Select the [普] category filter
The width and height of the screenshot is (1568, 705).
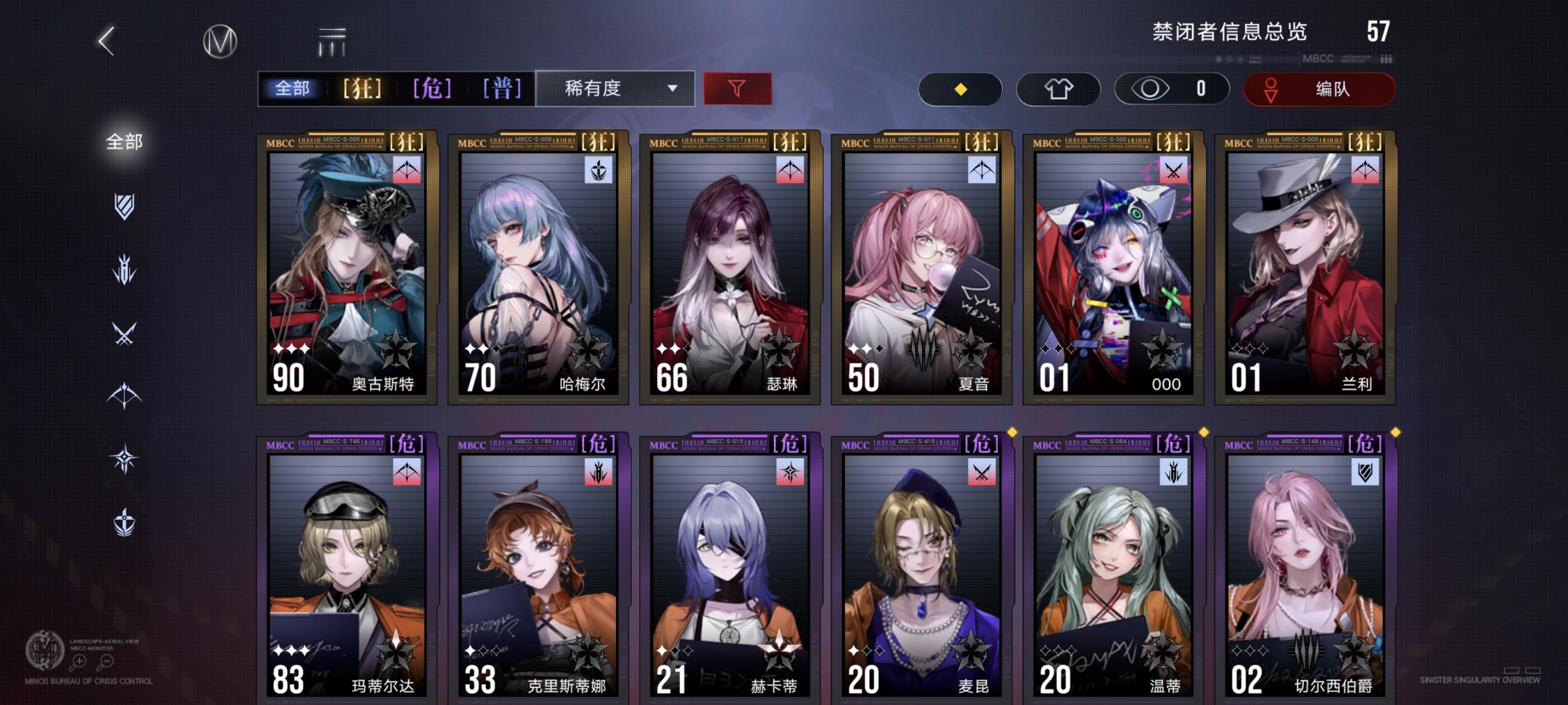(502, 88)
